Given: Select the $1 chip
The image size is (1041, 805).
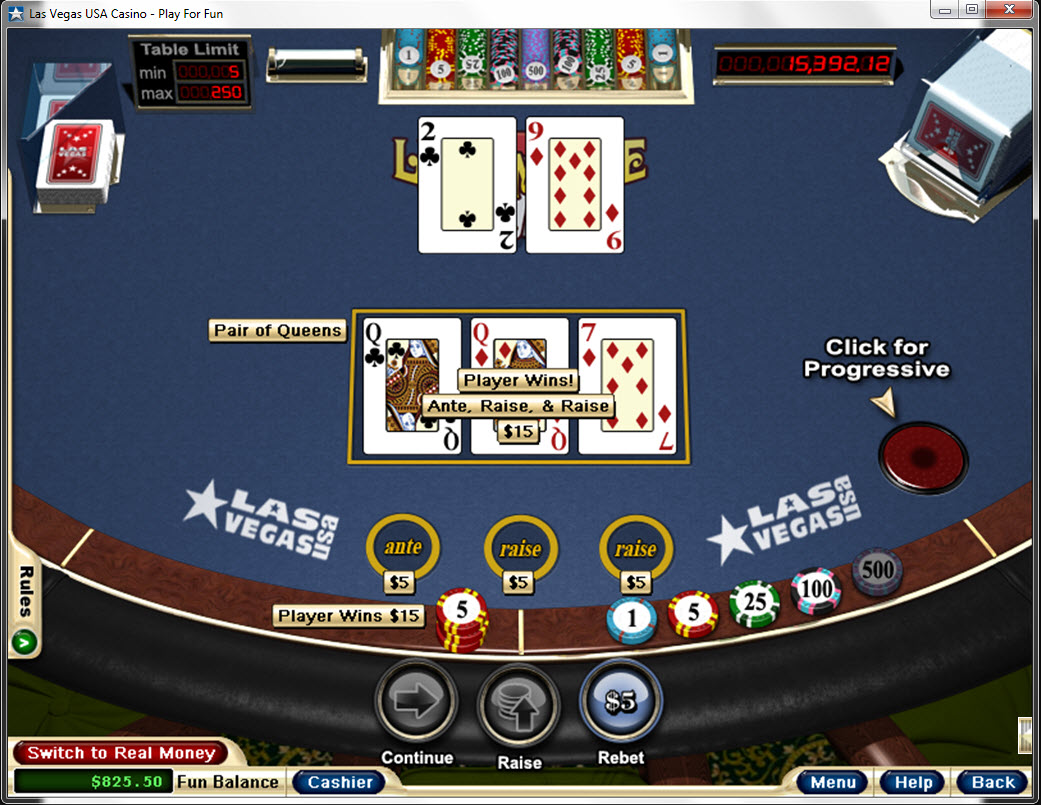Looking at the screenshot, I should click(x=631, y=619).
